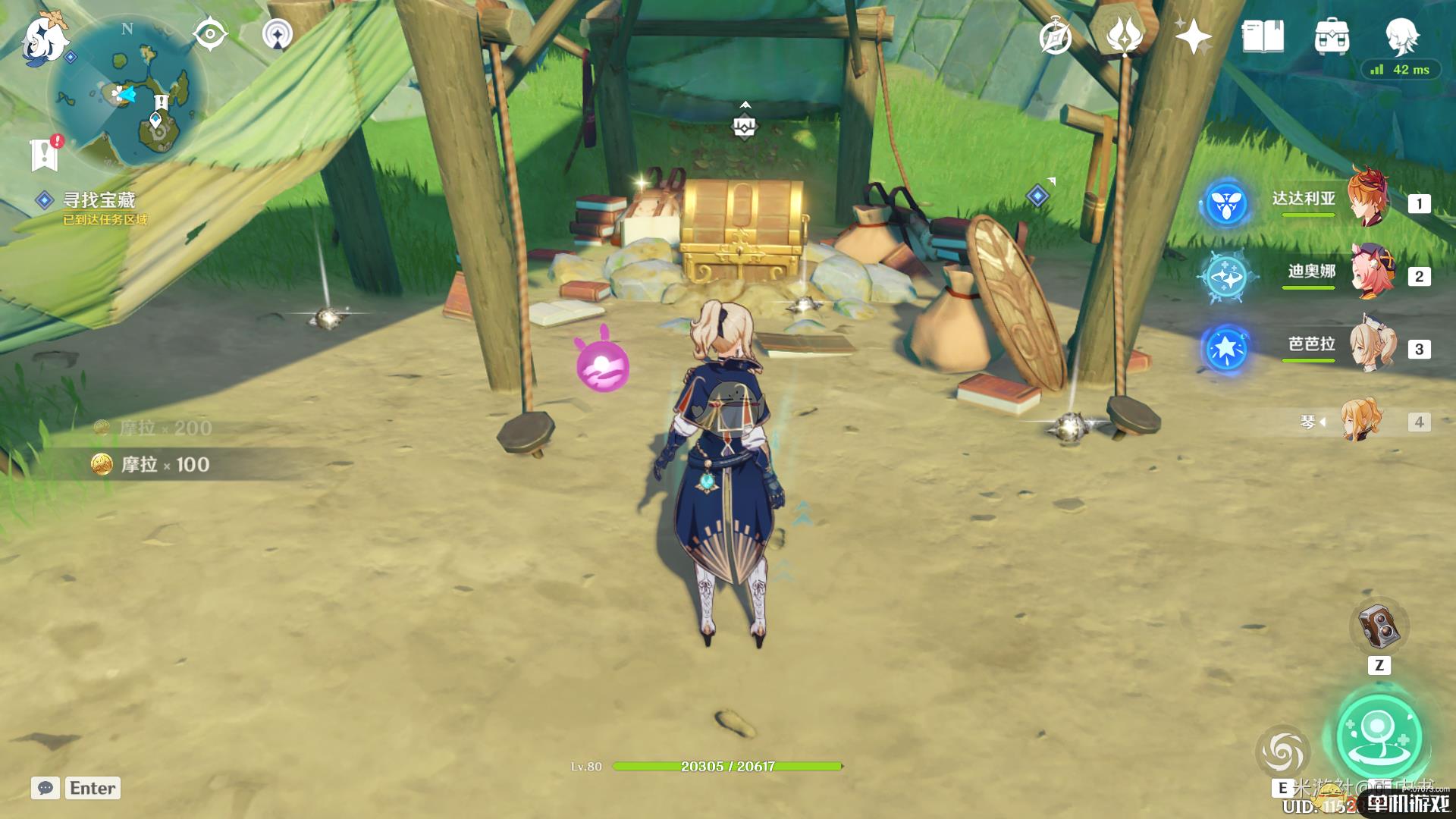Open the battle pass winged icon
Screen dimensions: 1456x819
point(1125,36)
